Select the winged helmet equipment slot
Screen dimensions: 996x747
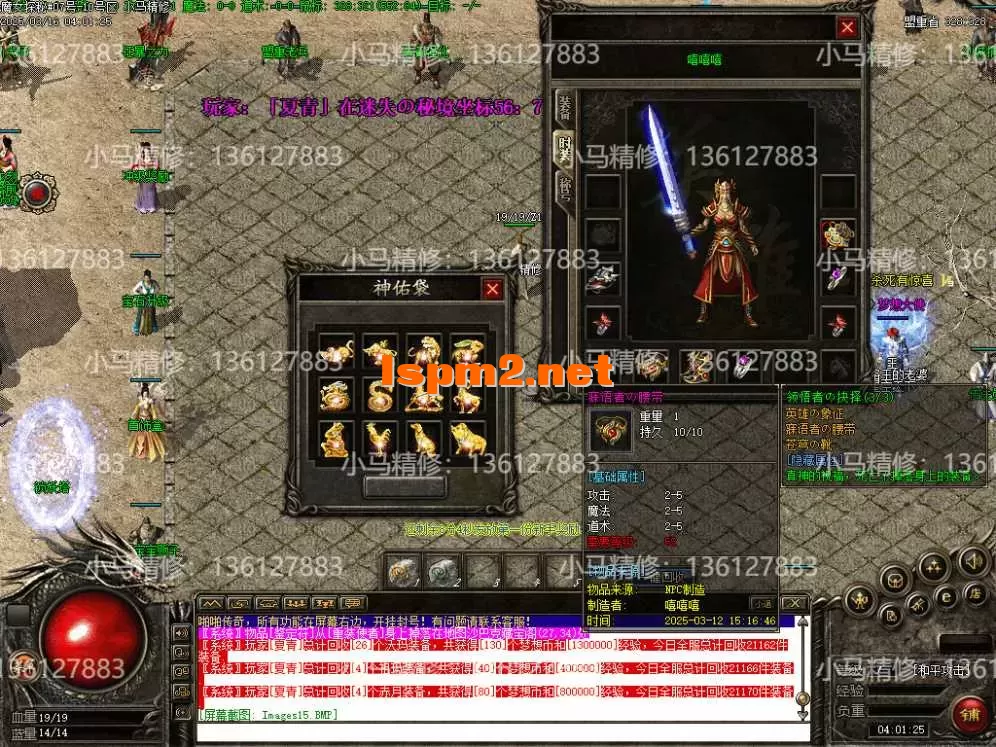[602, 280]
